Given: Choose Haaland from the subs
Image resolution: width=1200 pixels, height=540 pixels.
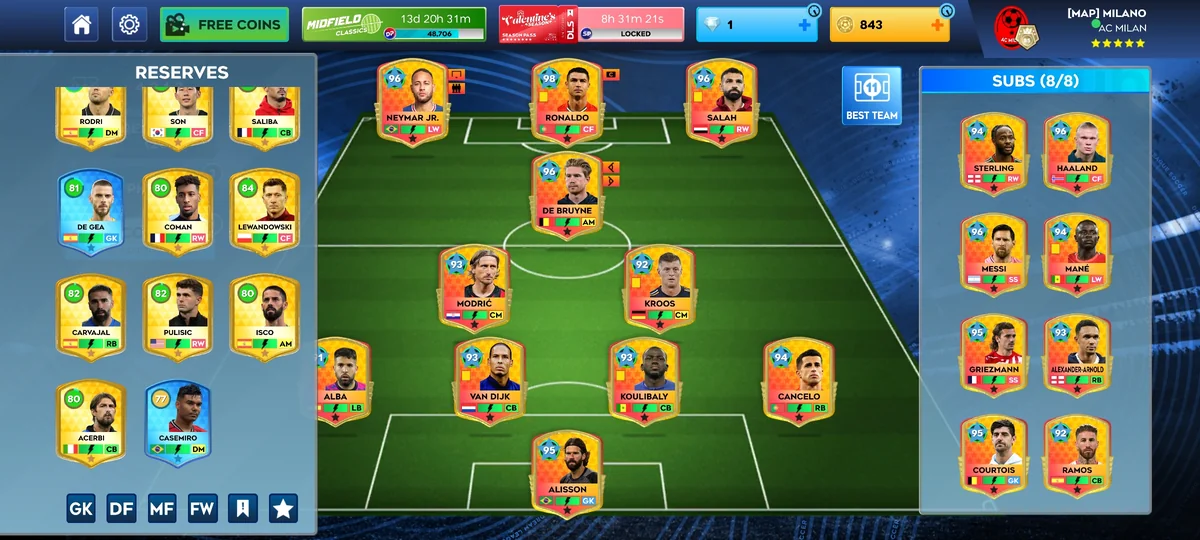Looking at the screenshot, I should [1076, 152].
